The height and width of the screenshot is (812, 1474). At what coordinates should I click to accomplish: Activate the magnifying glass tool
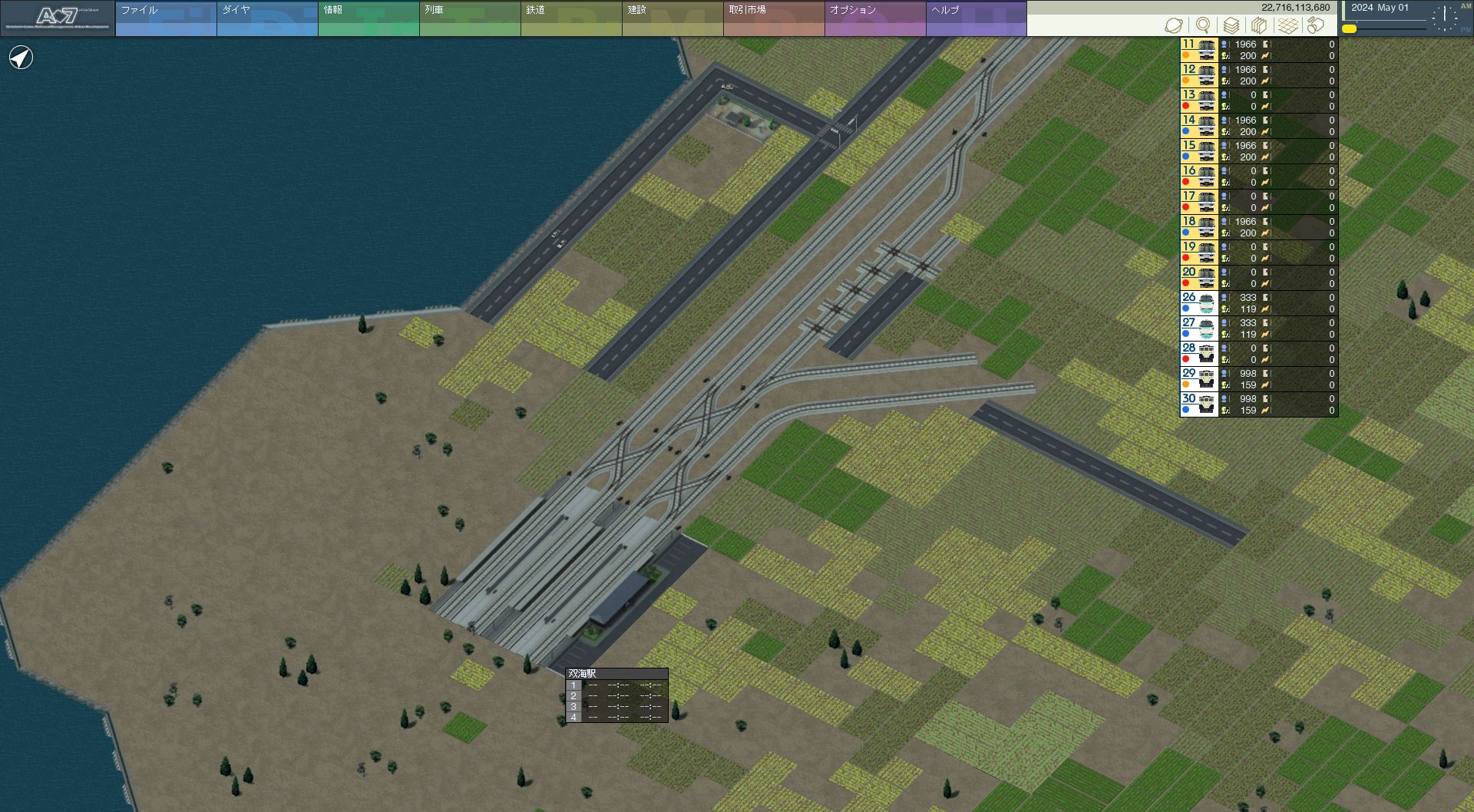tap(1203, 25)
